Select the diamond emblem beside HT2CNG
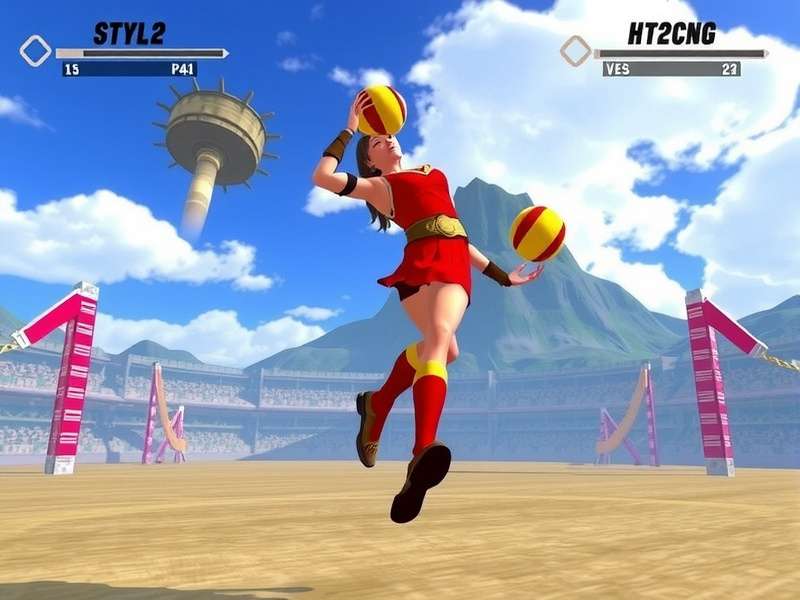The image size is (800, 600). tap(575, 51)
